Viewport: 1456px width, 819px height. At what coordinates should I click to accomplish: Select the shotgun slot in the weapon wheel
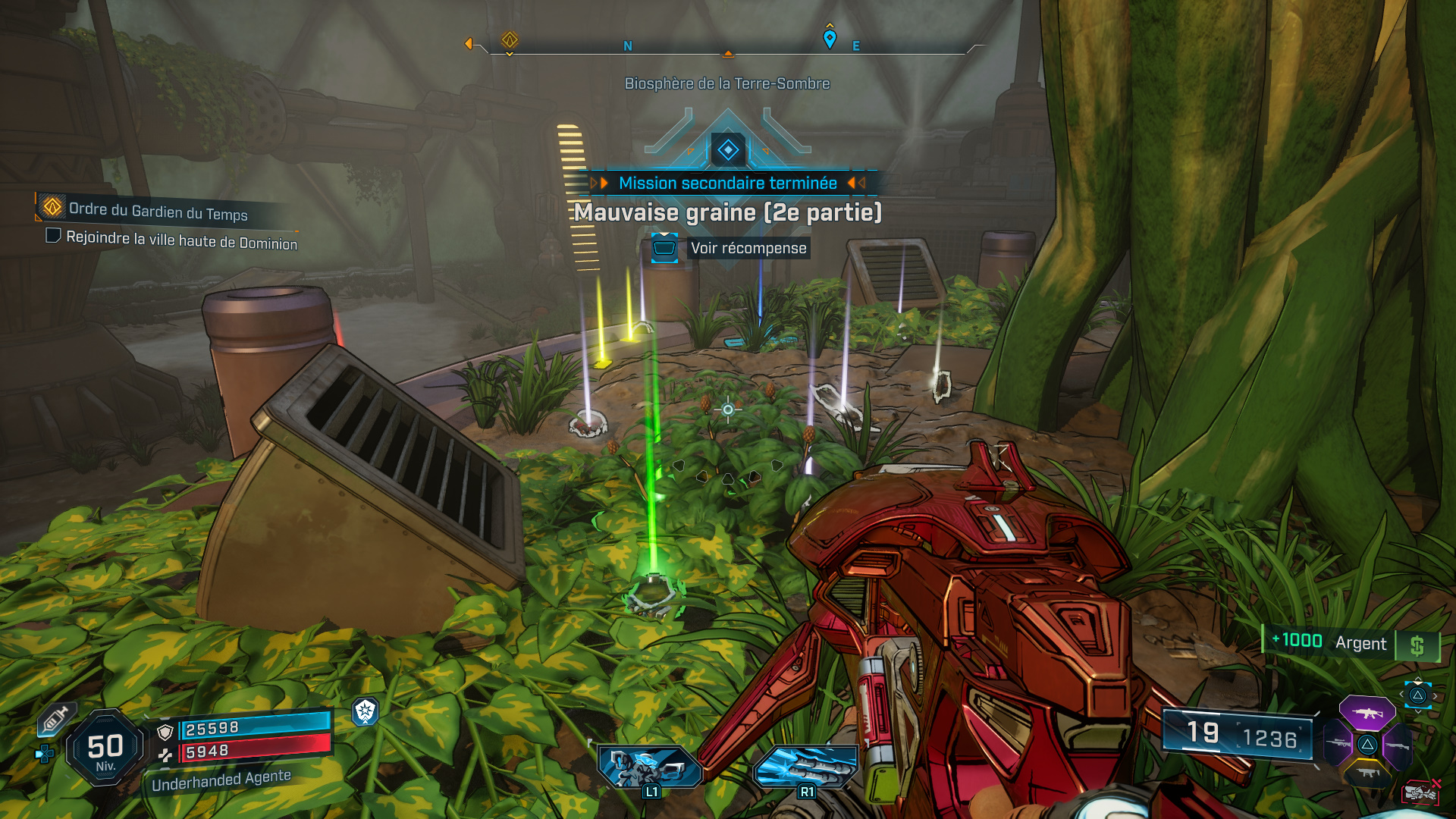tap(1398, 746)
